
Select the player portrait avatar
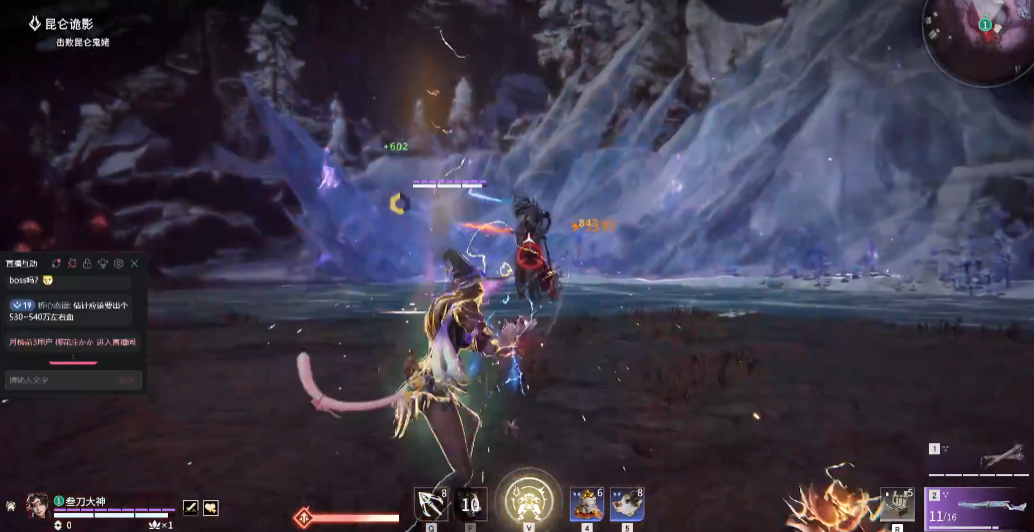pyautogui.click(x=38, y=505)
